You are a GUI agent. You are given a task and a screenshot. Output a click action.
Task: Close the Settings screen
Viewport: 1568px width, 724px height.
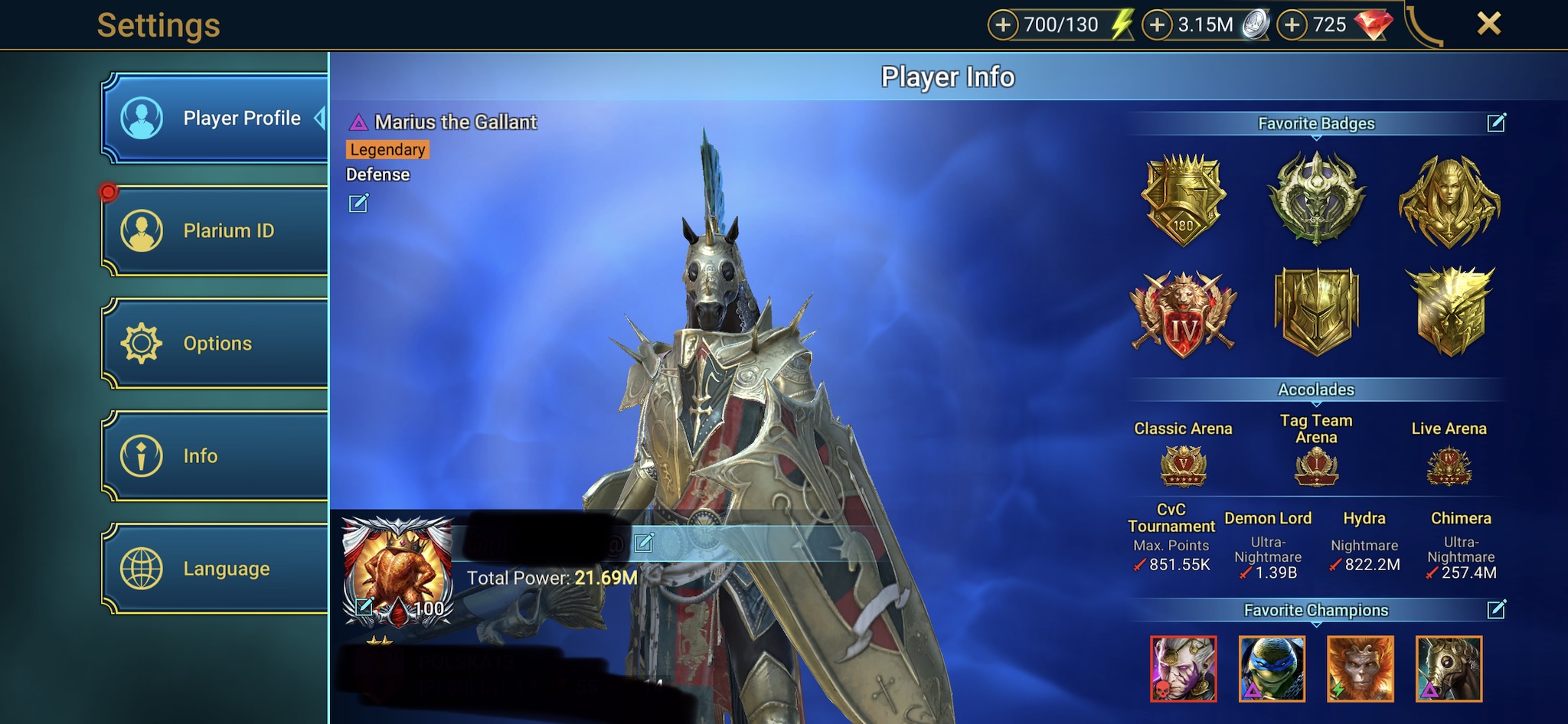(x=1488, y=24)
